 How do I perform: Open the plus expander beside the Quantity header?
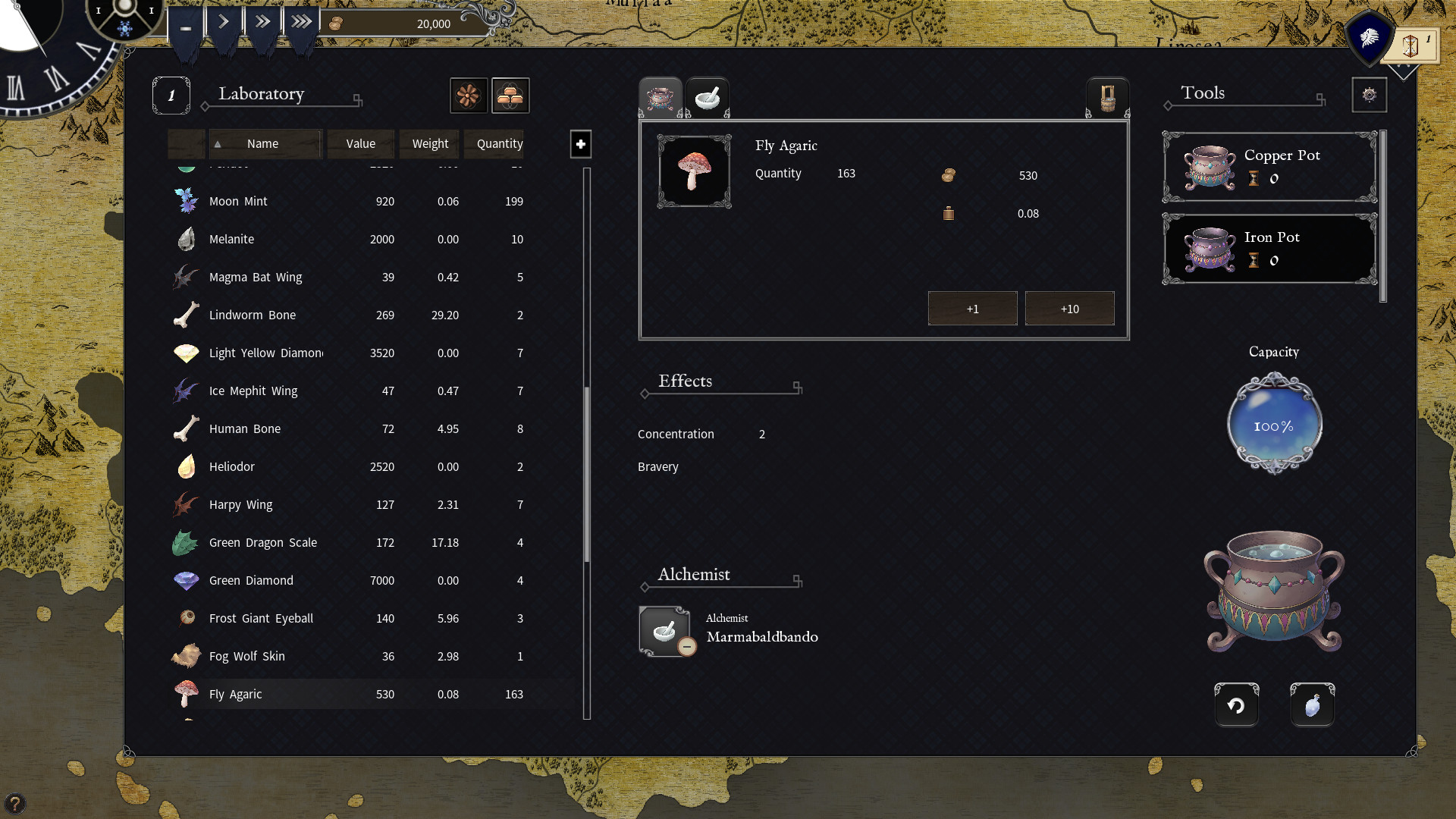tap(579, 144)
